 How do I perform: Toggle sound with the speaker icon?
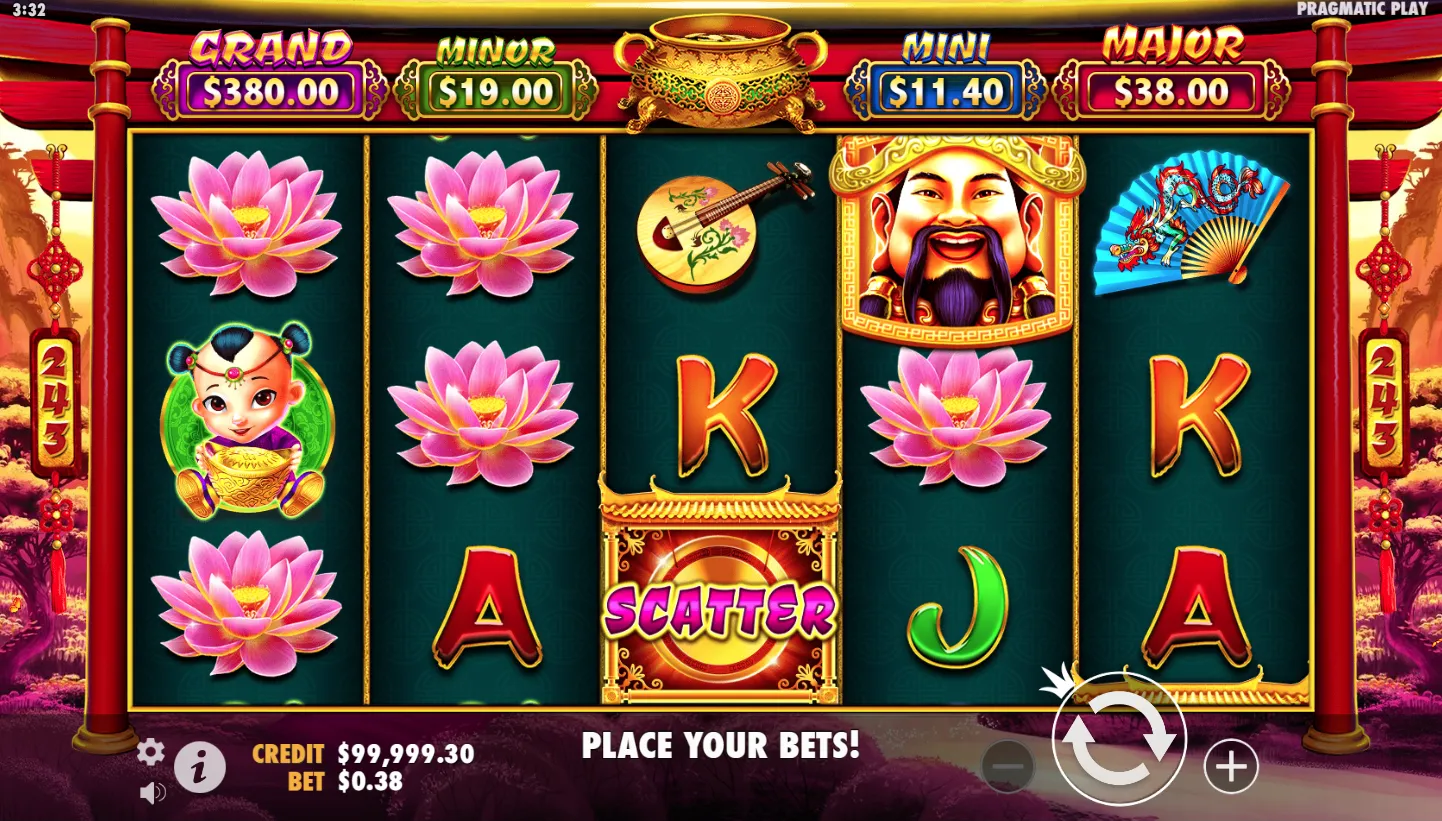pyautogui.click(x=152, y=793)
